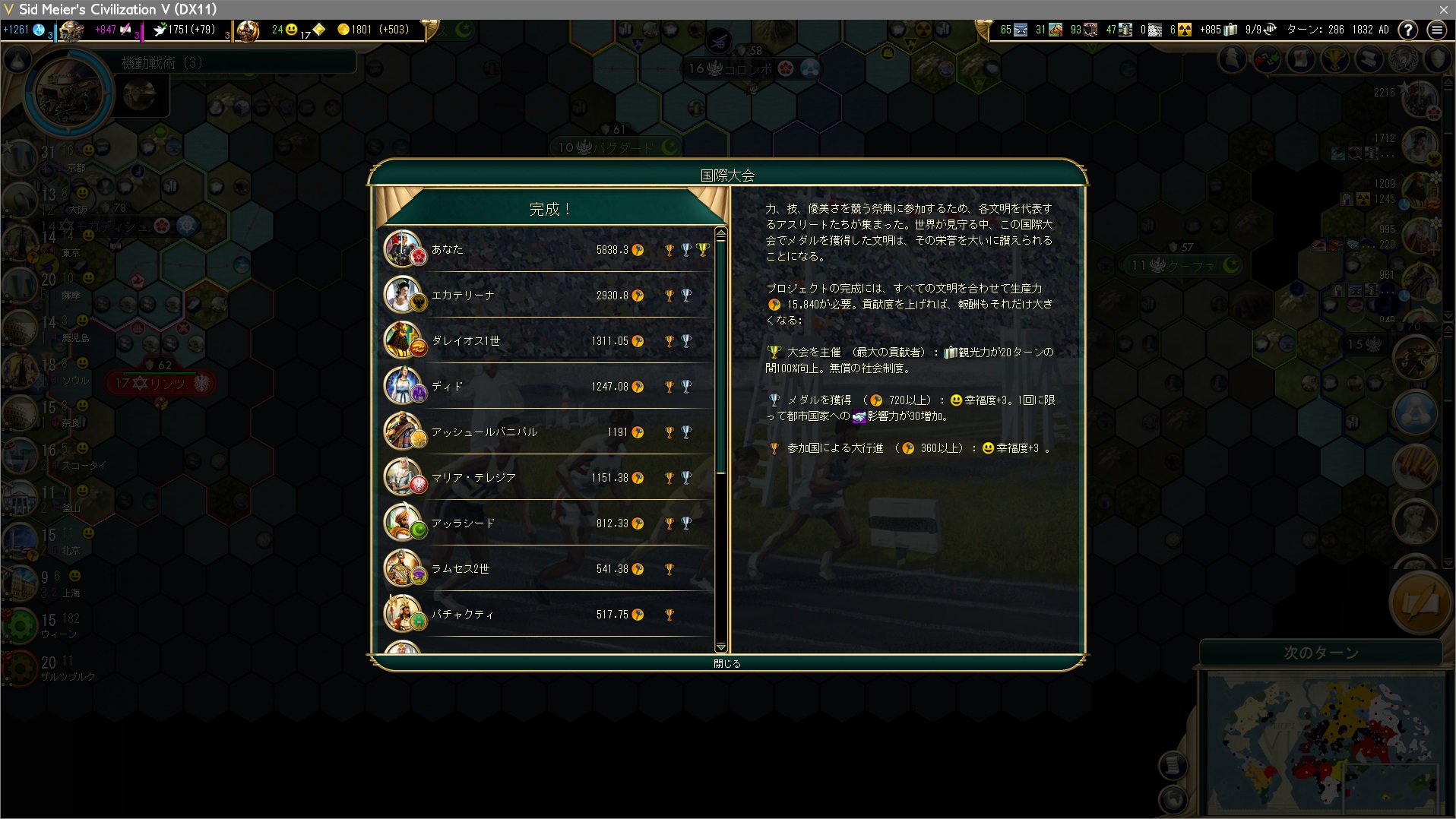Click the list's scroll-down arrow
Image resolution: width=1456 pixels, height=819 pixels.
(x=720, y=647)
